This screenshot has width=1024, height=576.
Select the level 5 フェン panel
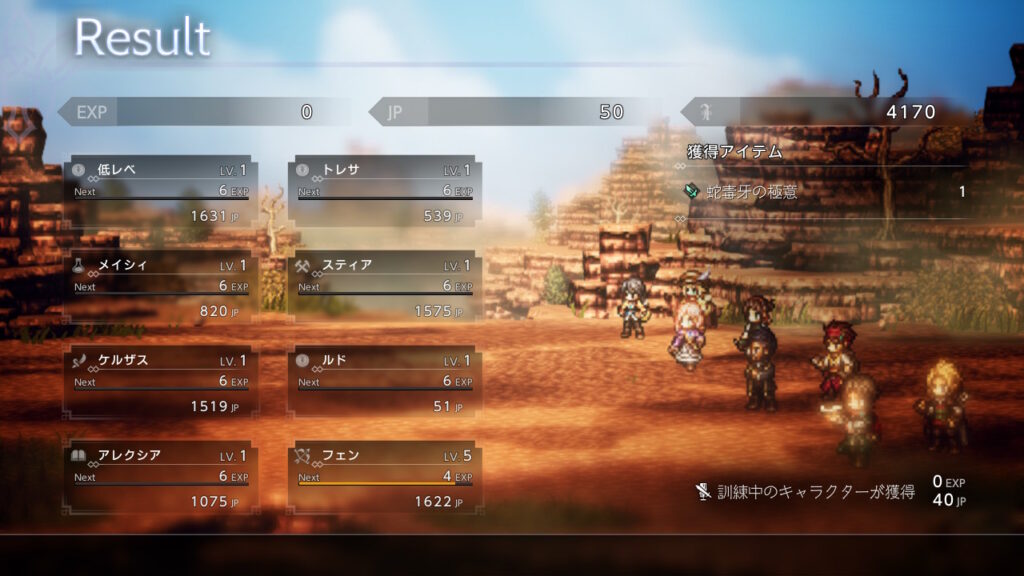pos(385,478)
